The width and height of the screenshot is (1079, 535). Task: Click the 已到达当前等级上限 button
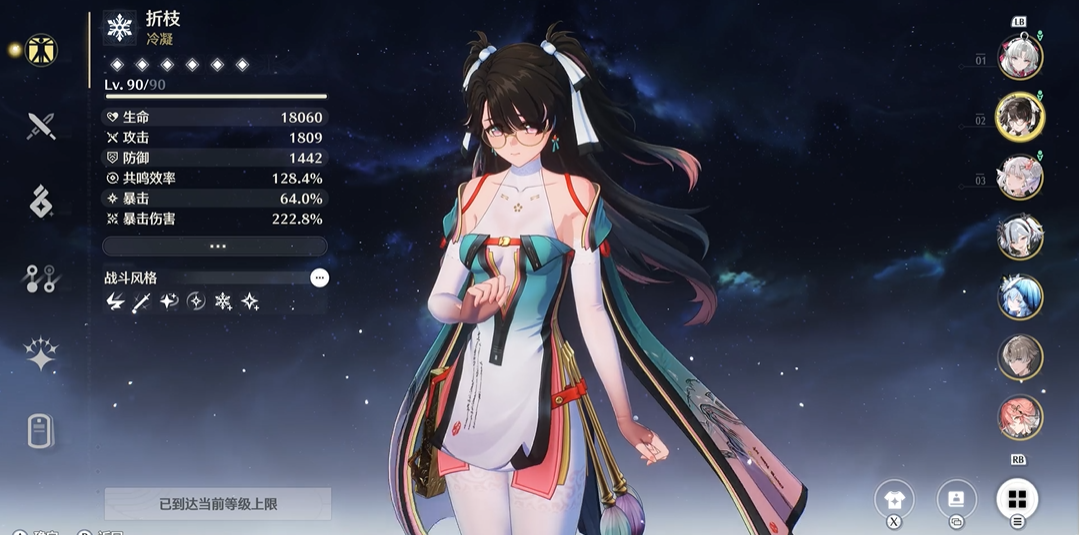(x=217, y=504)
